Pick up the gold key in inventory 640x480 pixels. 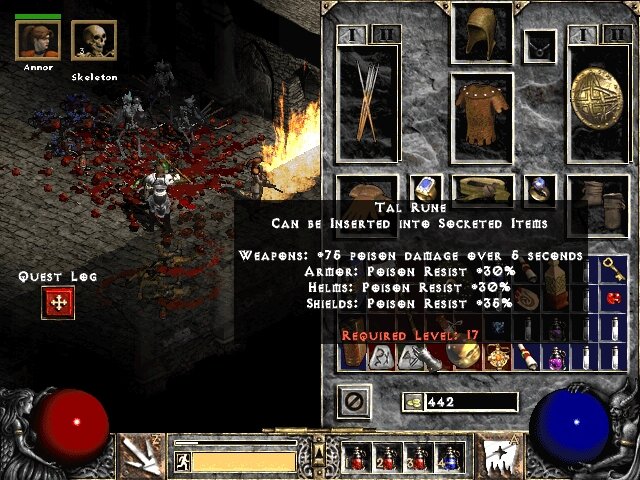coord(612,269)
